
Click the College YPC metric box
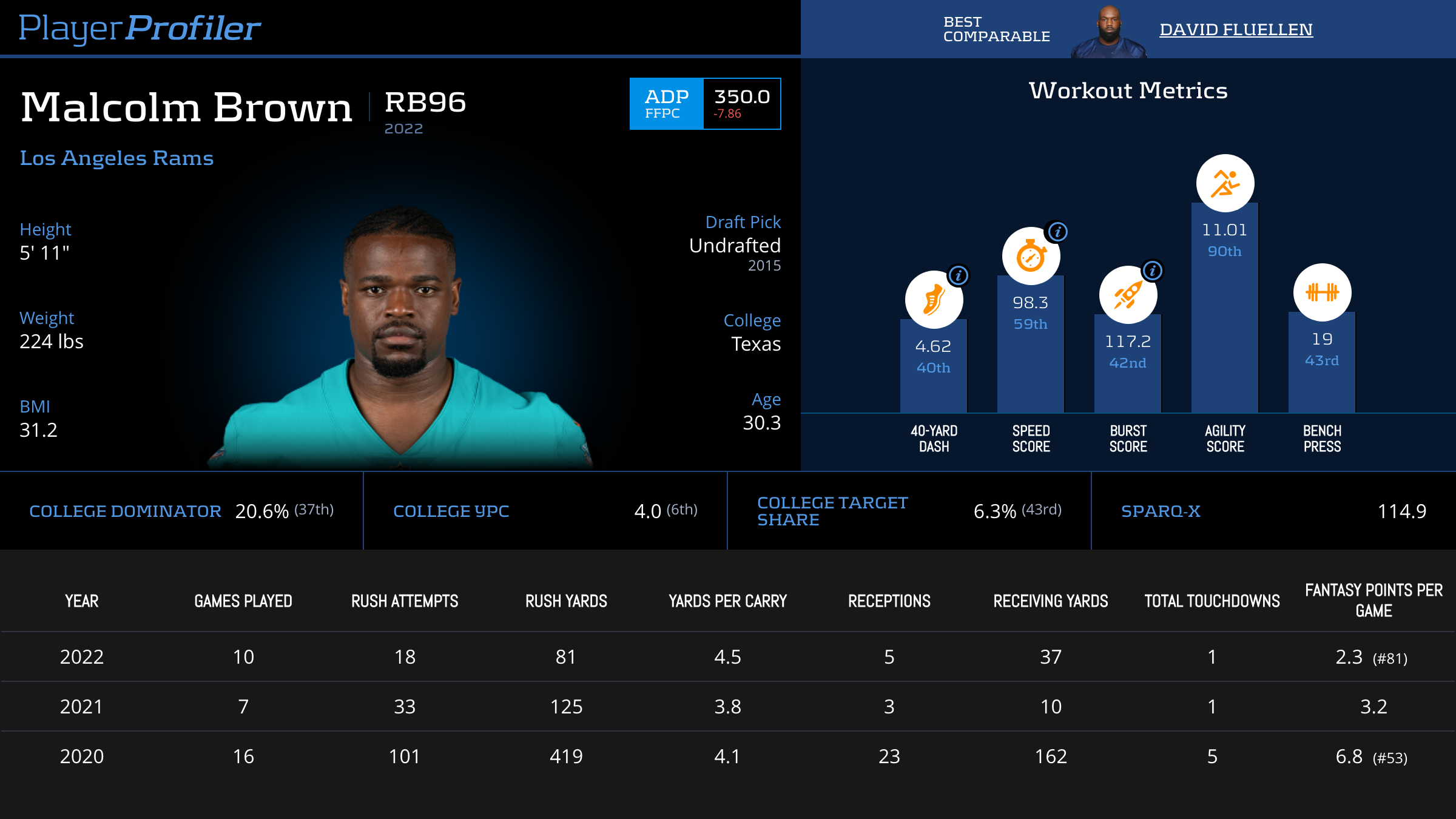click(545, 511)
